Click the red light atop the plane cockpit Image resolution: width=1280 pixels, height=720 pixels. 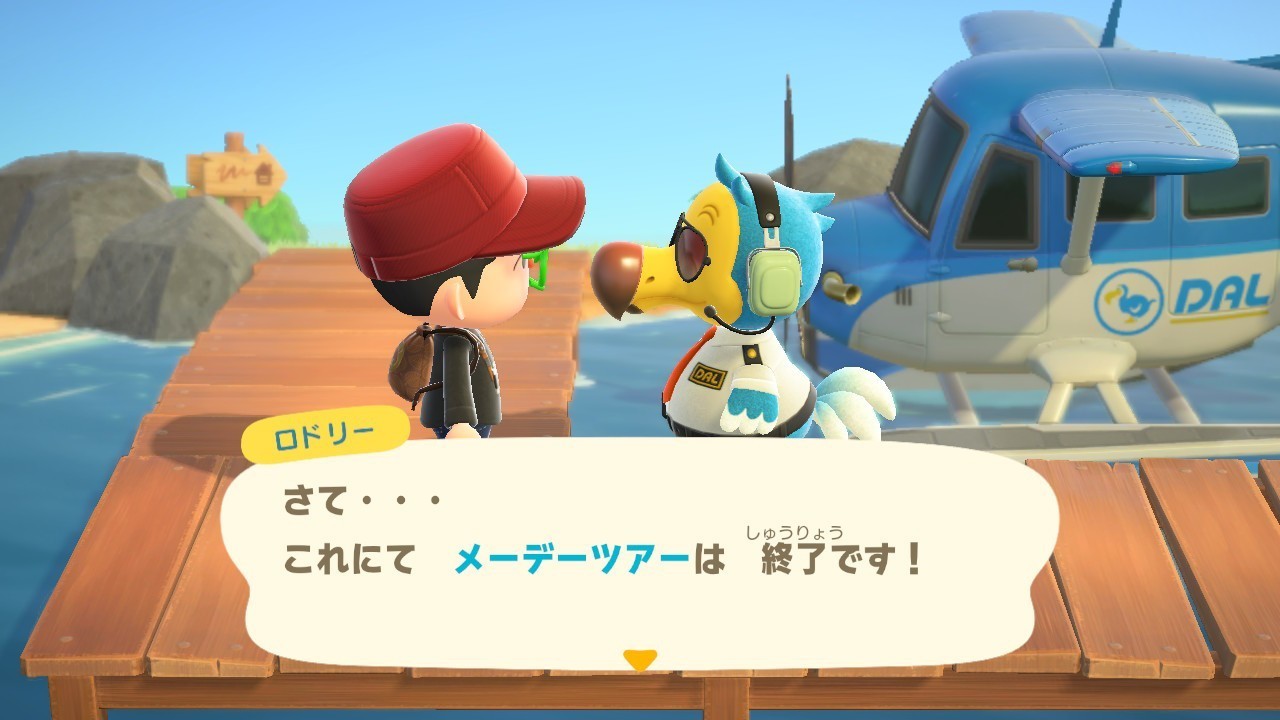[x=1115, y=168]
